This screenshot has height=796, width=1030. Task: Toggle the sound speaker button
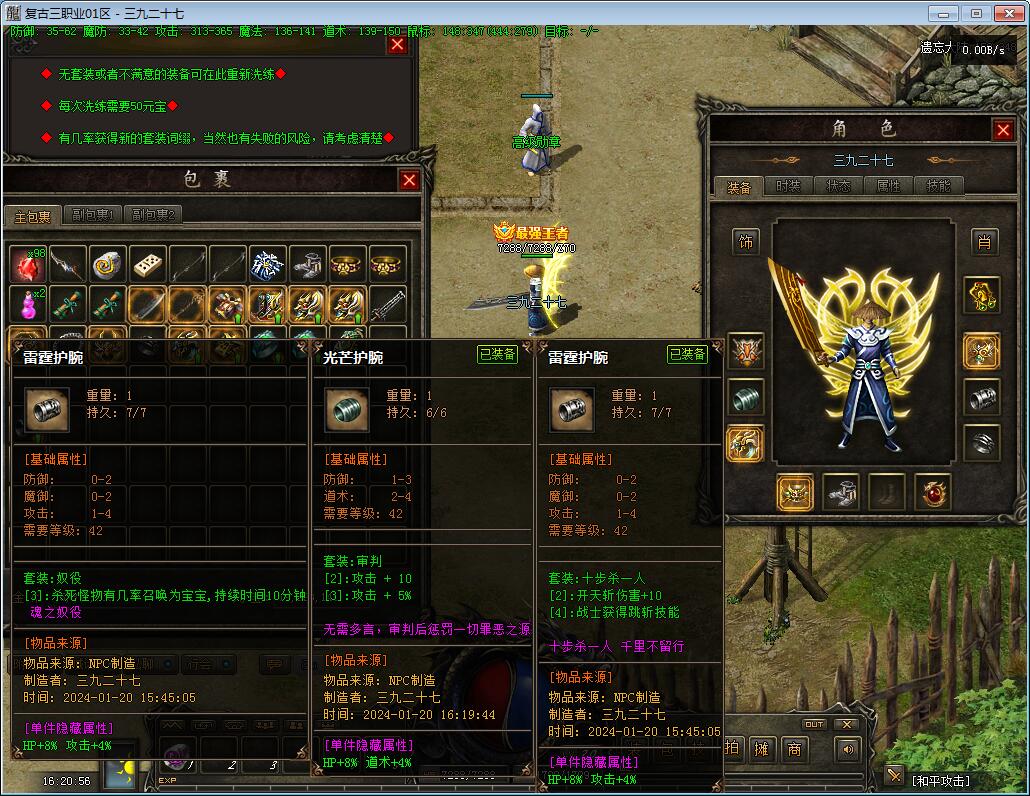[848, 748]
